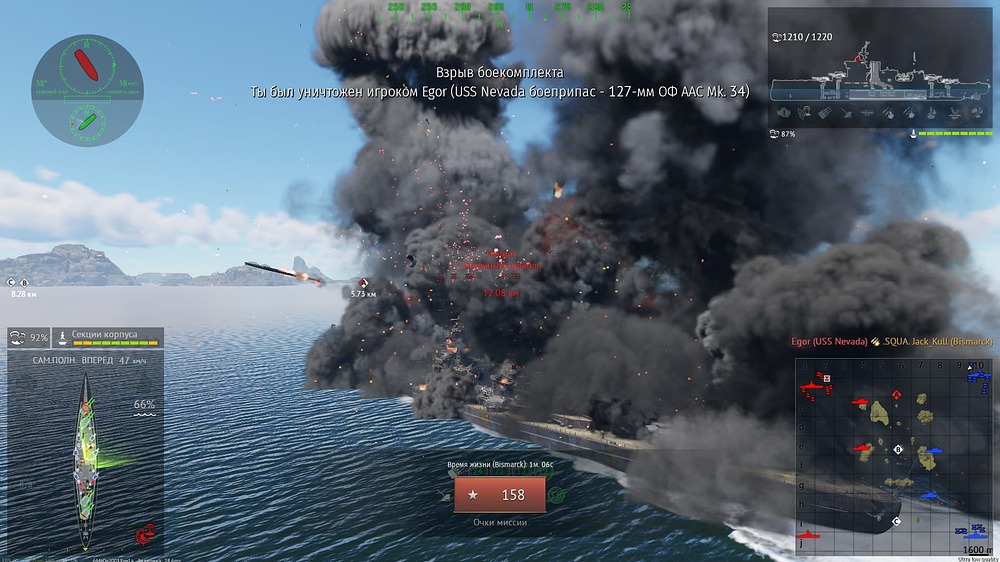Click the ship damage model diagram
1000x562 pixels.
(87, 451)
